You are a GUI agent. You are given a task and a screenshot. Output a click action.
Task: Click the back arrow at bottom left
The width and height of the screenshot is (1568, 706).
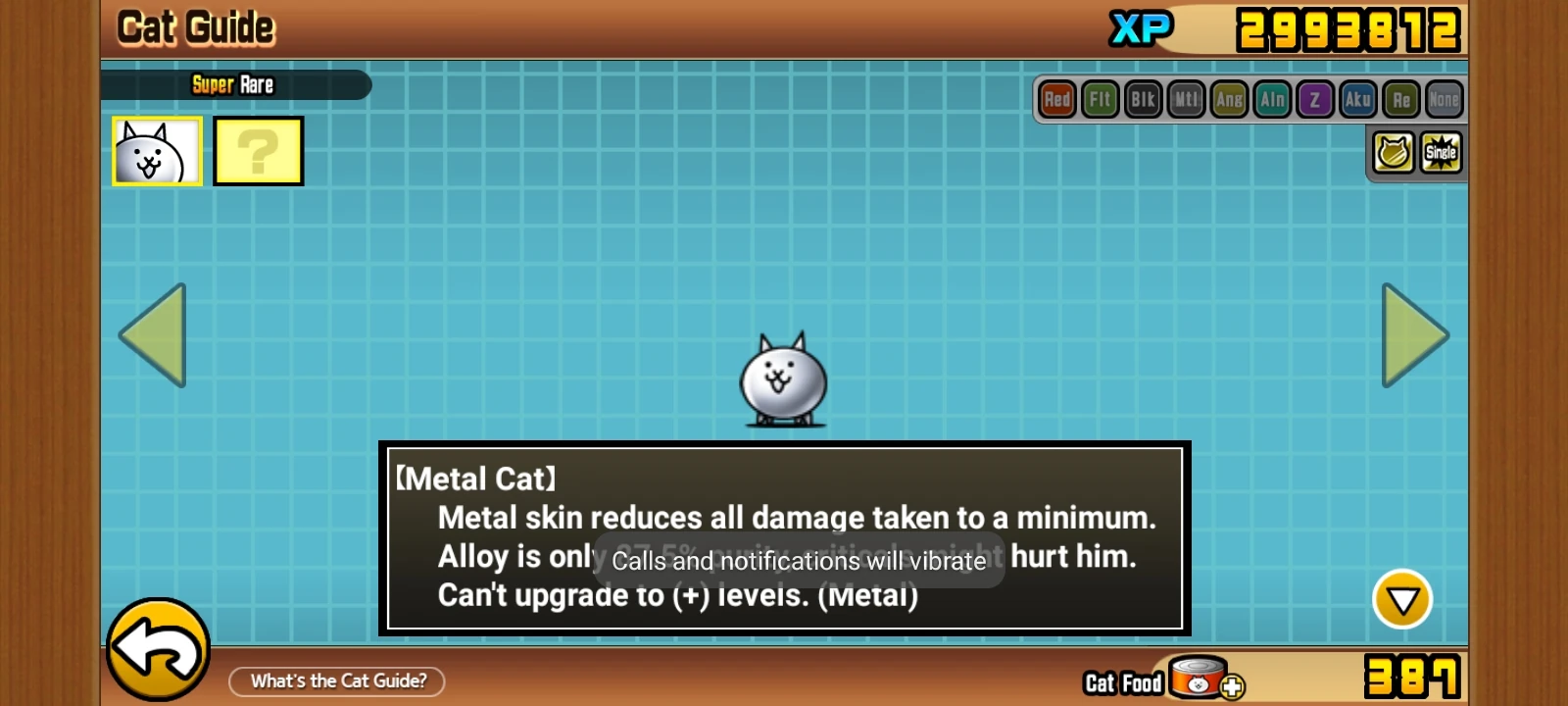[x=157, y=652]
